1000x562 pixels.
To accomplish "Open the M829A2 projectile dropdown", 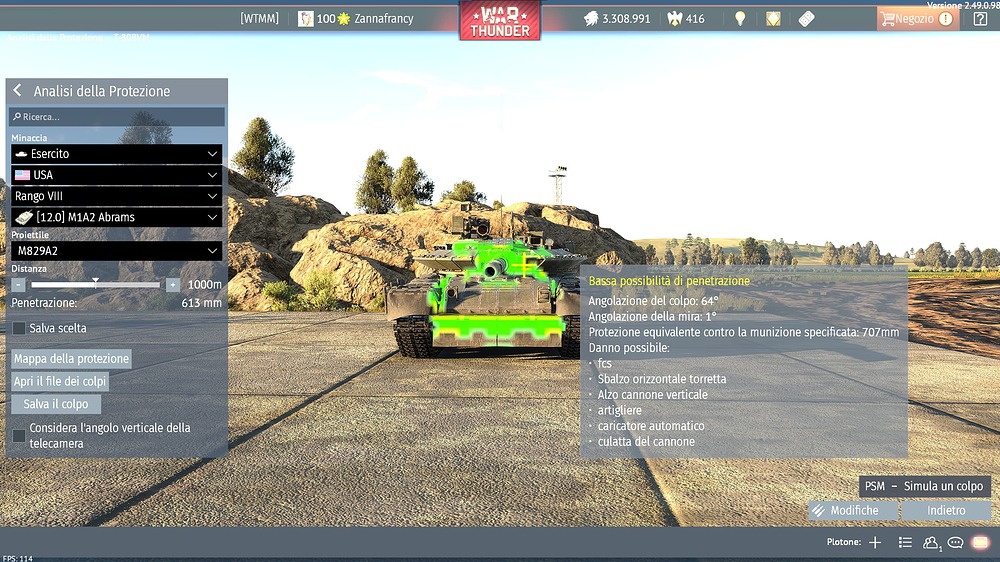I will tap(116, 251).
